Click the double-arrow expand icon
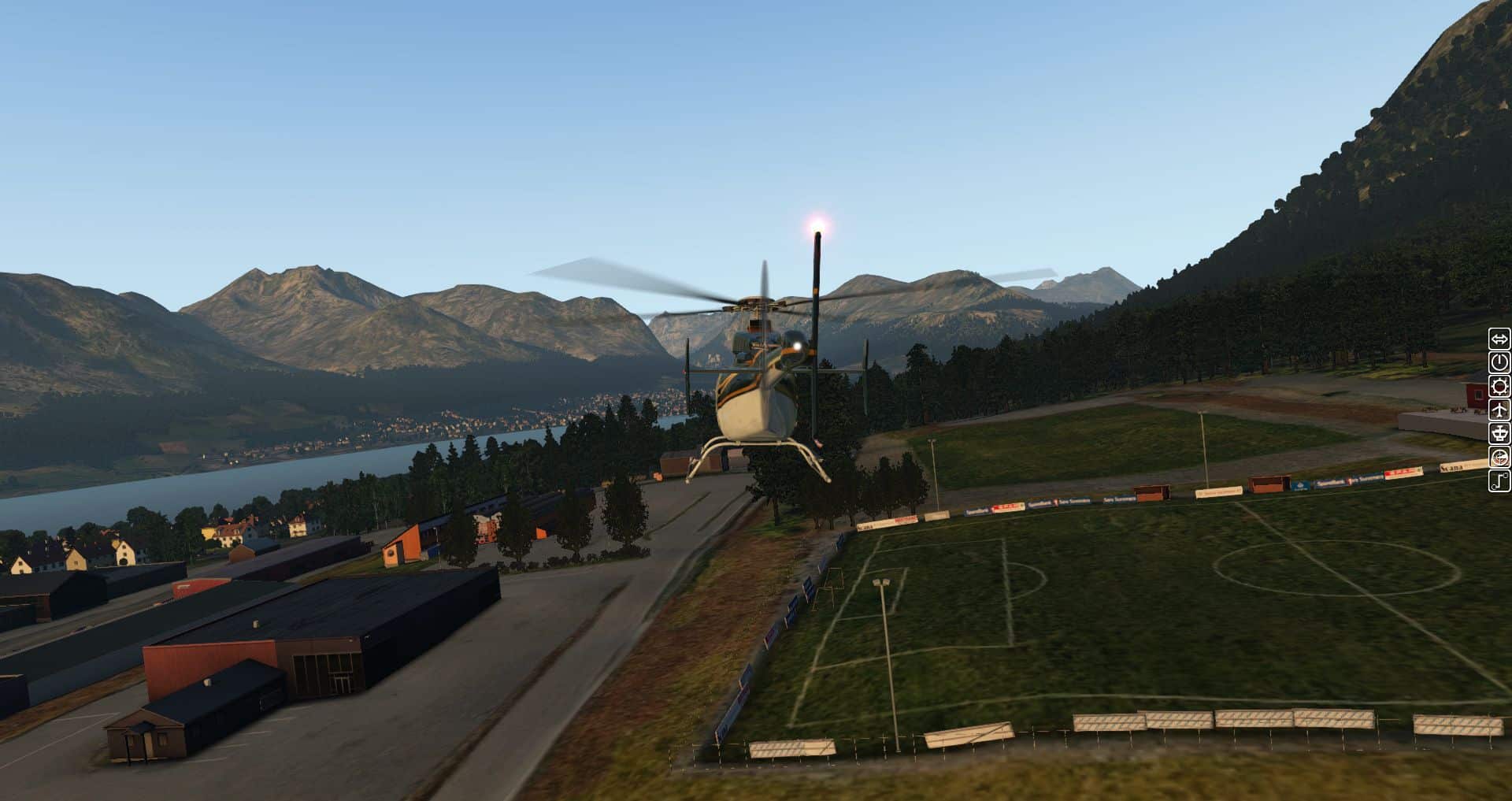The width and height of the screenshot is (1512, 801). [1499, 339]
